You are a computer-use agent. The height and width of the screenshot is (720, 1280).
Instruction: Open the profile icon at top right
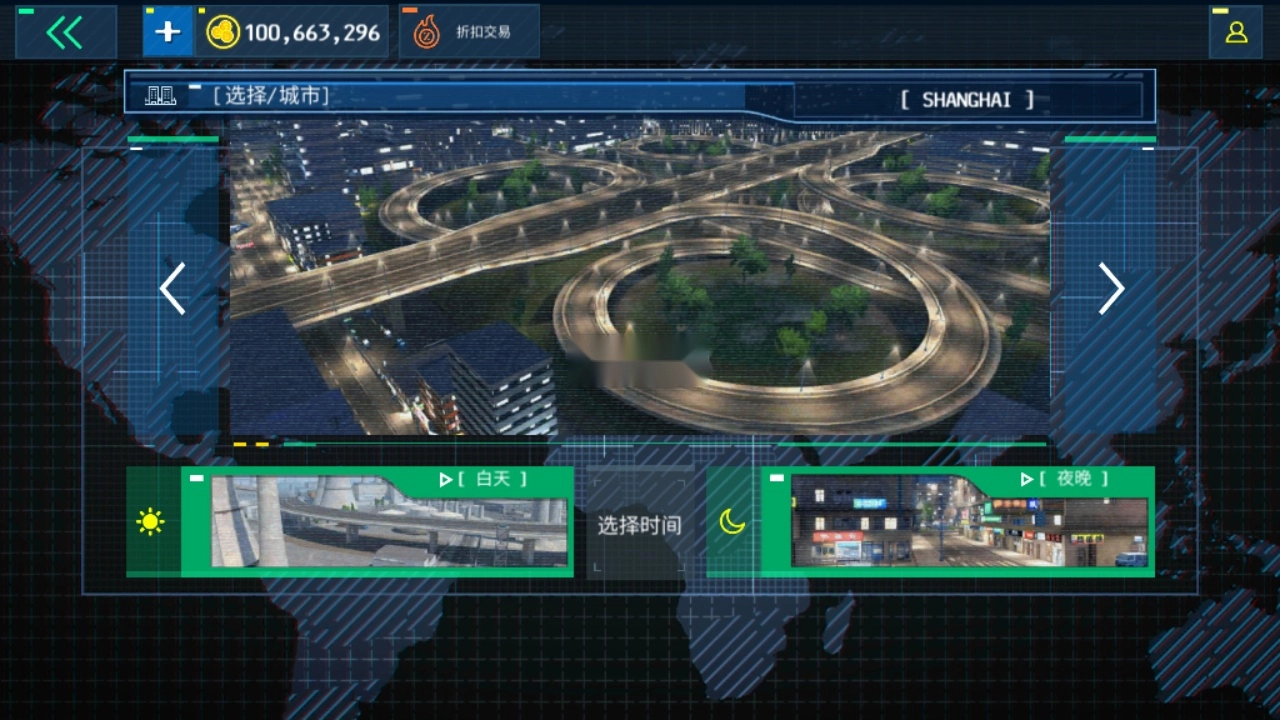click(1237, 31)
